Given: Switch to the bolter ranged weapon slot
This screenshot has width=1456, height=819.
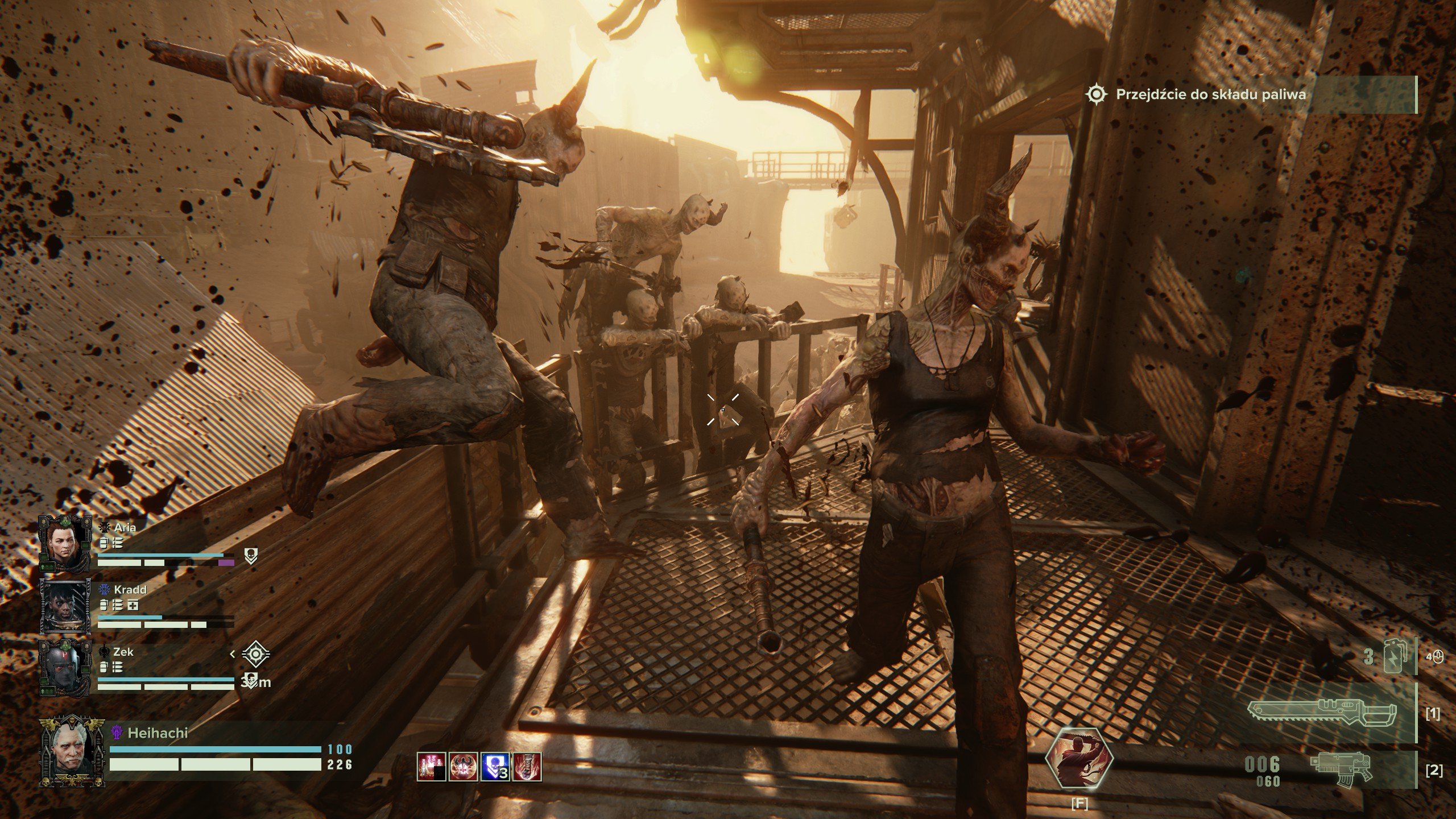Looking at the screenshot, I should [1341, 771].
